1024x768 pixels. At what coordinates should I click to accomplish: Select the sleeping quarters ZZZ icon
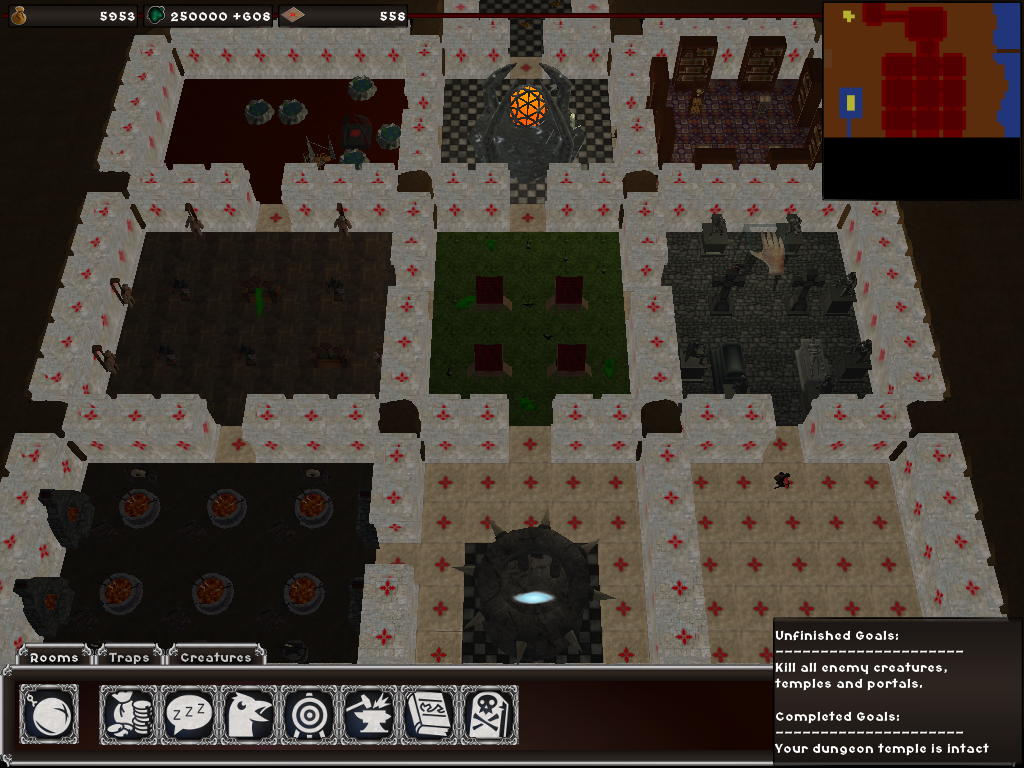click(x=189, y=714)
